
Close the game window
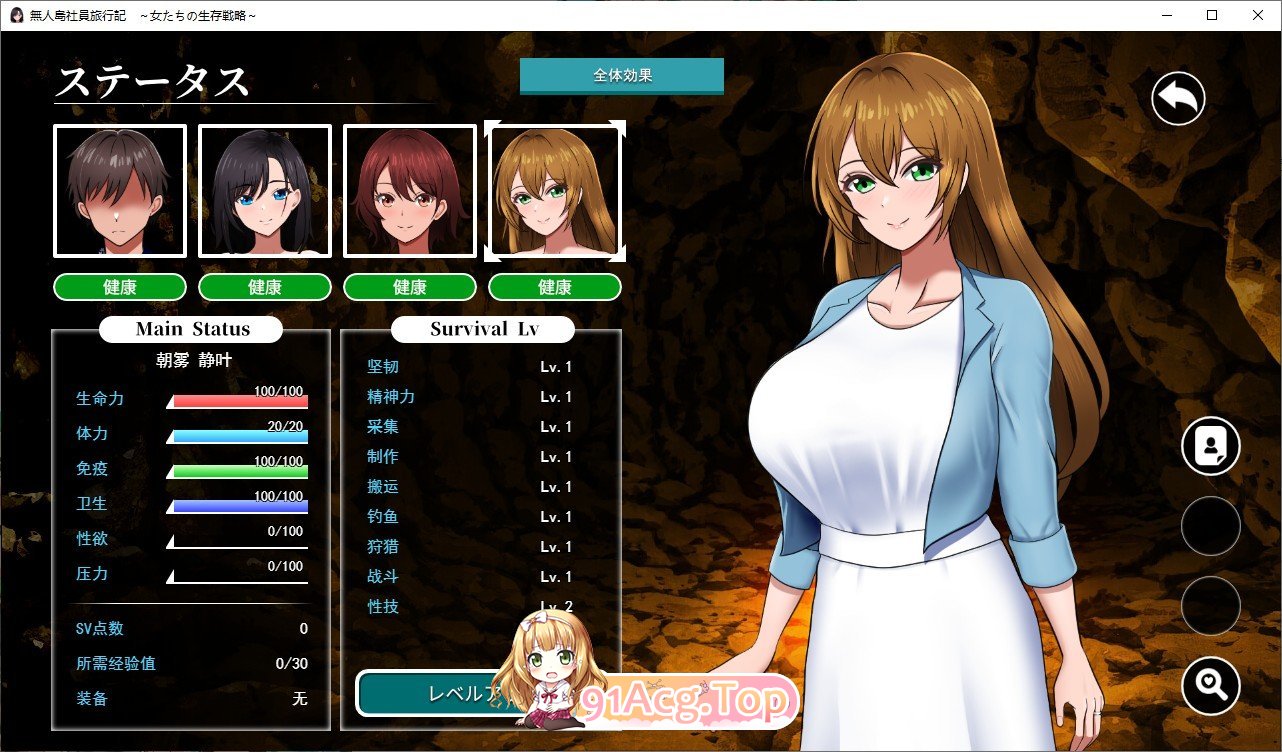tap(1257, 15)
